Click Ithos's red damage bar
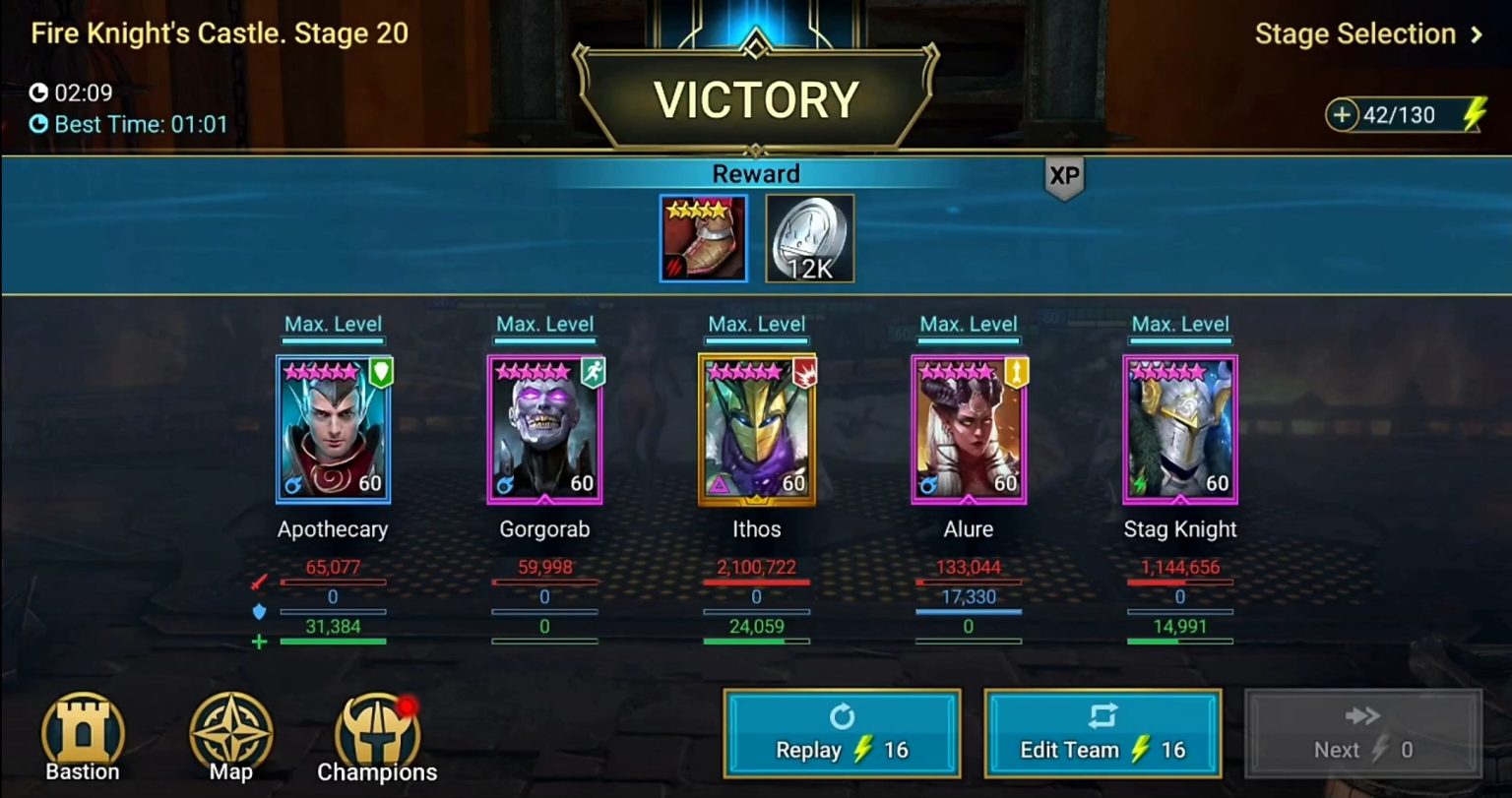 point(756,581)
